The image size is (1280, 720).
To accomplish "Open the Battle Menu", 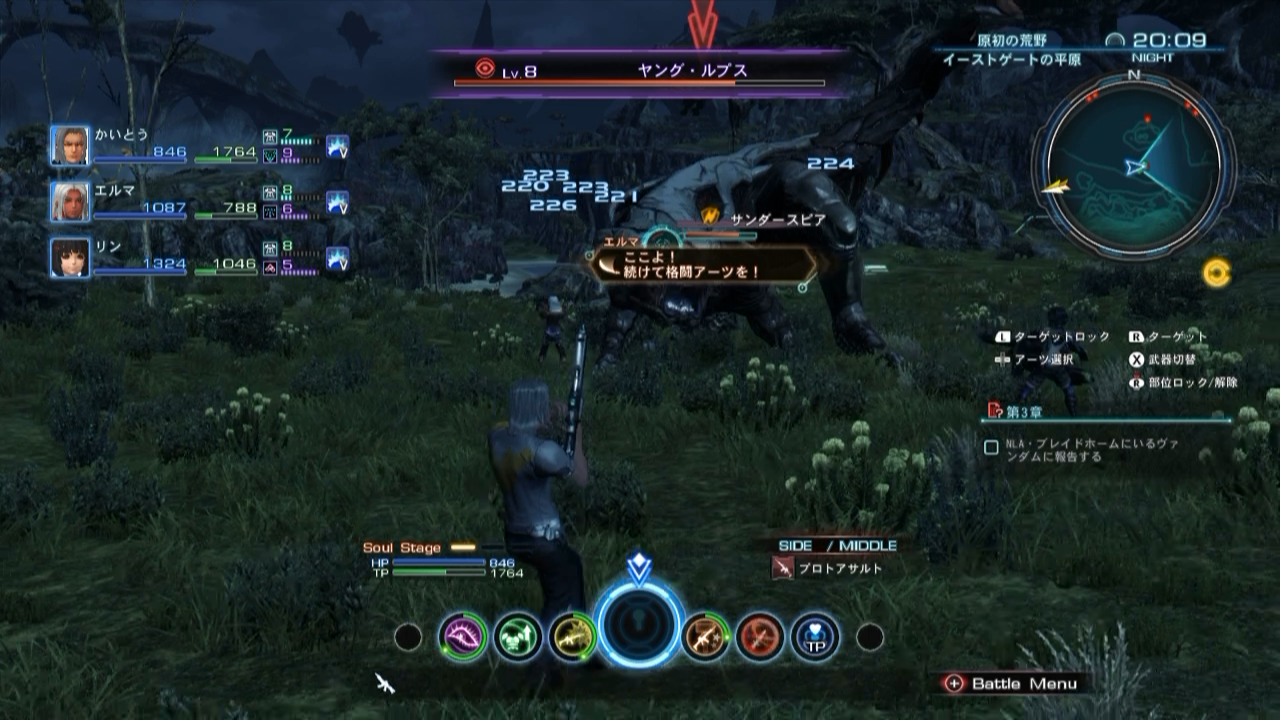I will click(1011, 685).
